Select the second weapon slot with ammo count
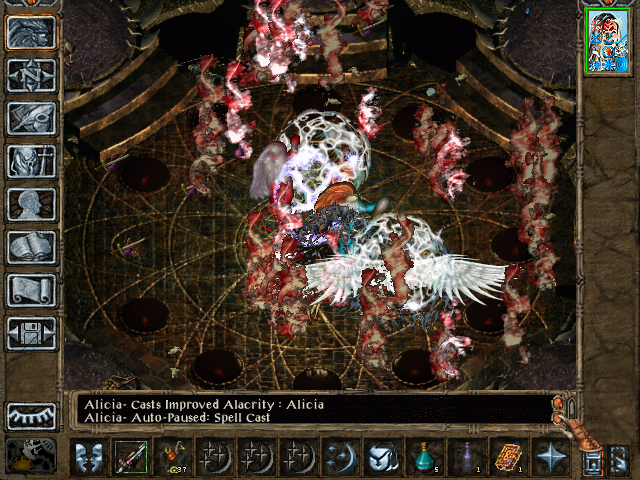Image resolution: width=640 pixels, height=480 pixels. (172, 459)
